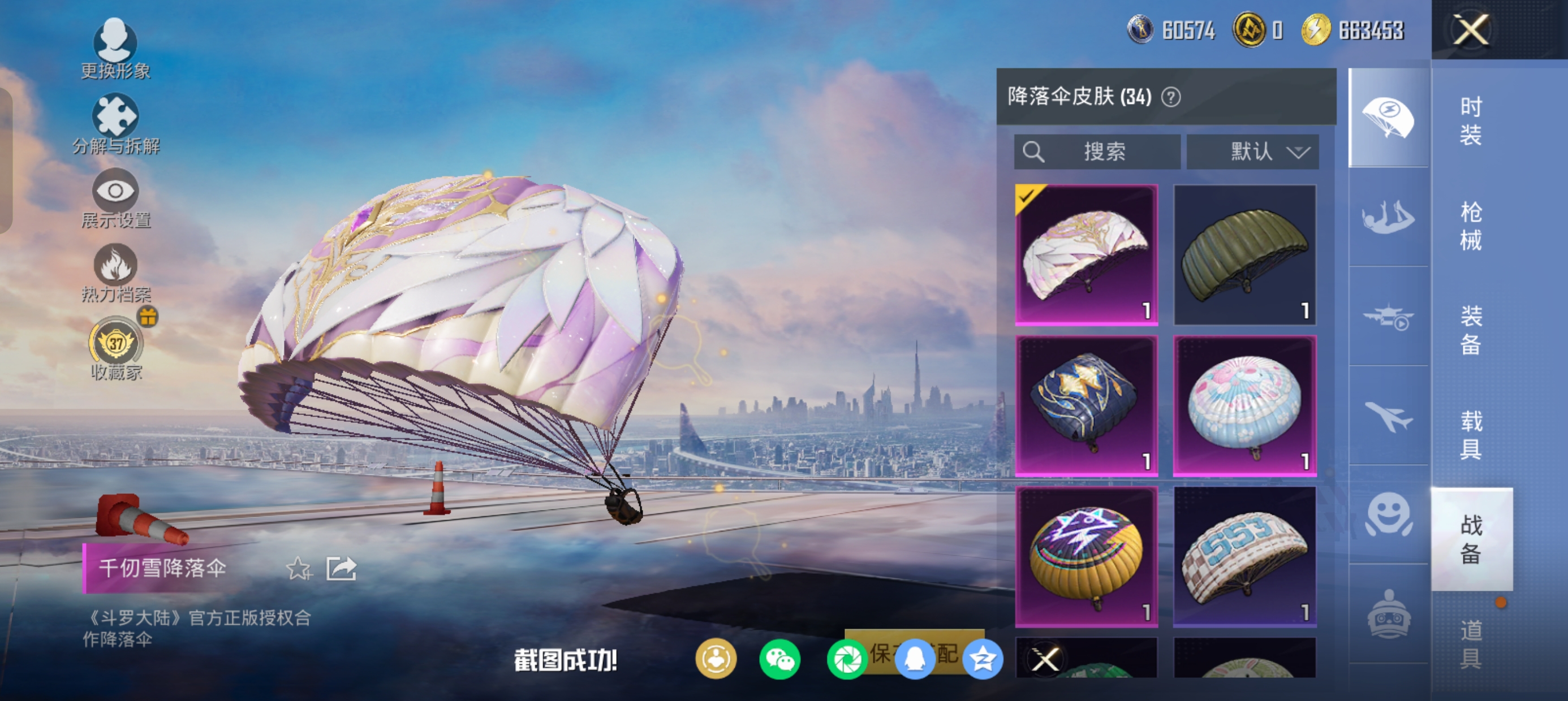Favorite the 千仞雪降落伞 with the star
Viewport: 1568px width, 701px height.
pos(298,569)
